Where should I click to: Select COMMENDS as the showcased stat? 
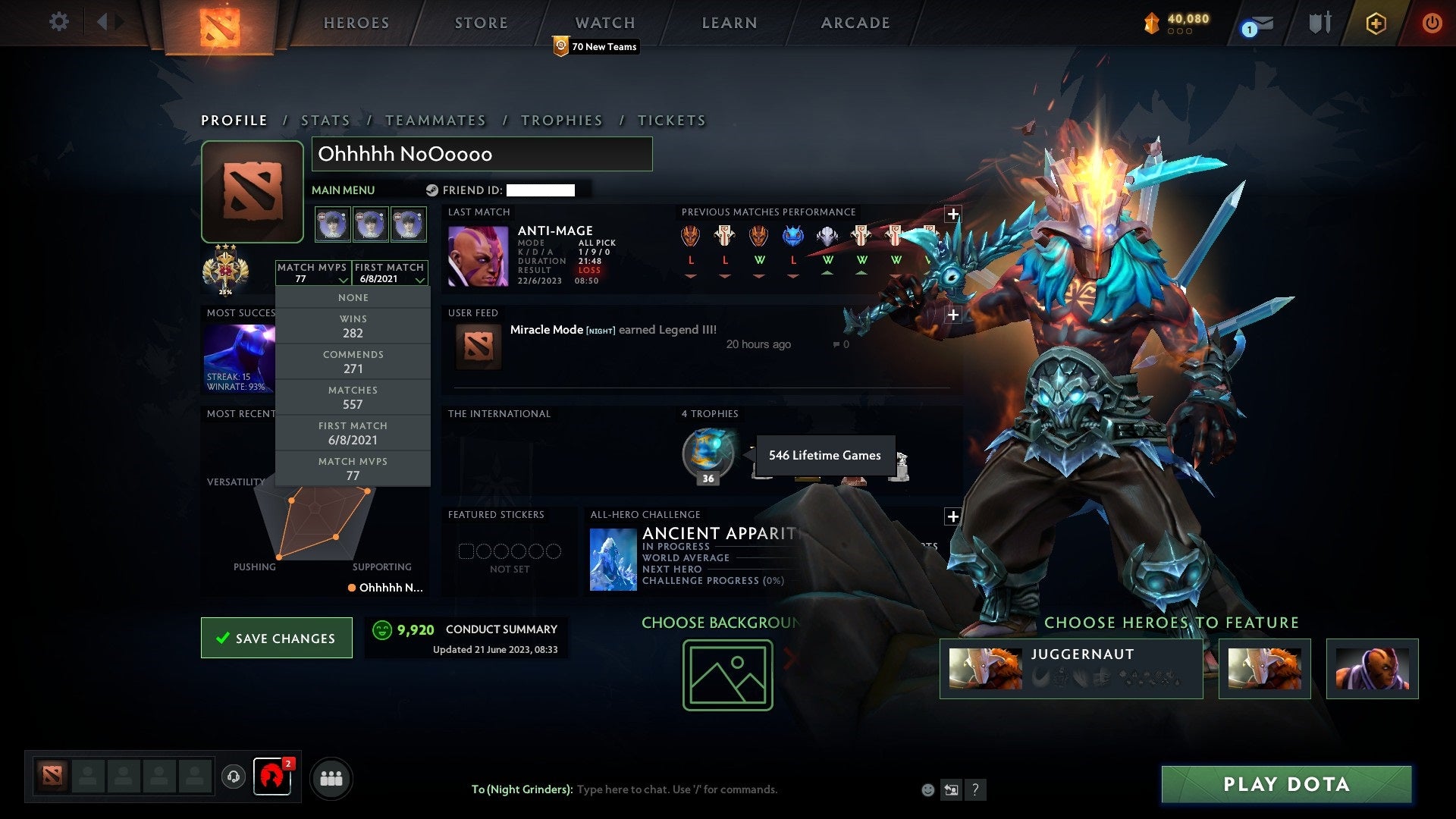tap(353, 362)
